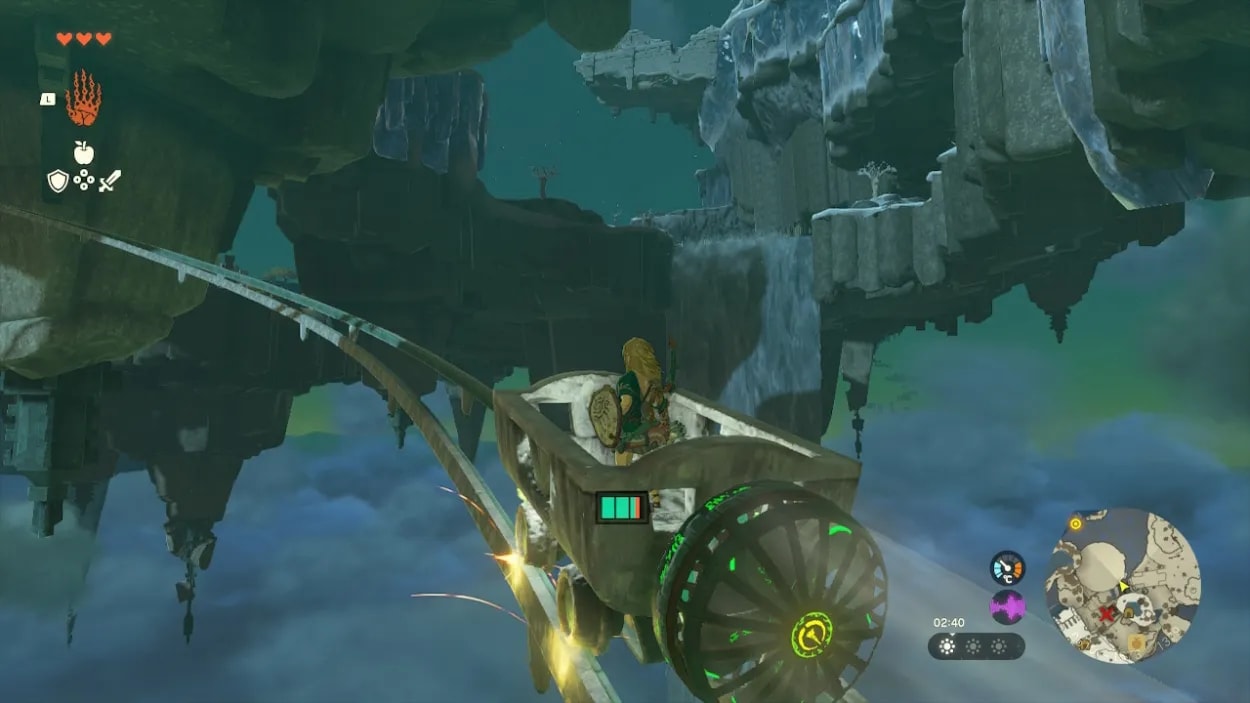Image resolution: width=1250 pixels, height=703 pixels.
Task: Click the weather forecast bar
Action: click(x=976, y=646)
